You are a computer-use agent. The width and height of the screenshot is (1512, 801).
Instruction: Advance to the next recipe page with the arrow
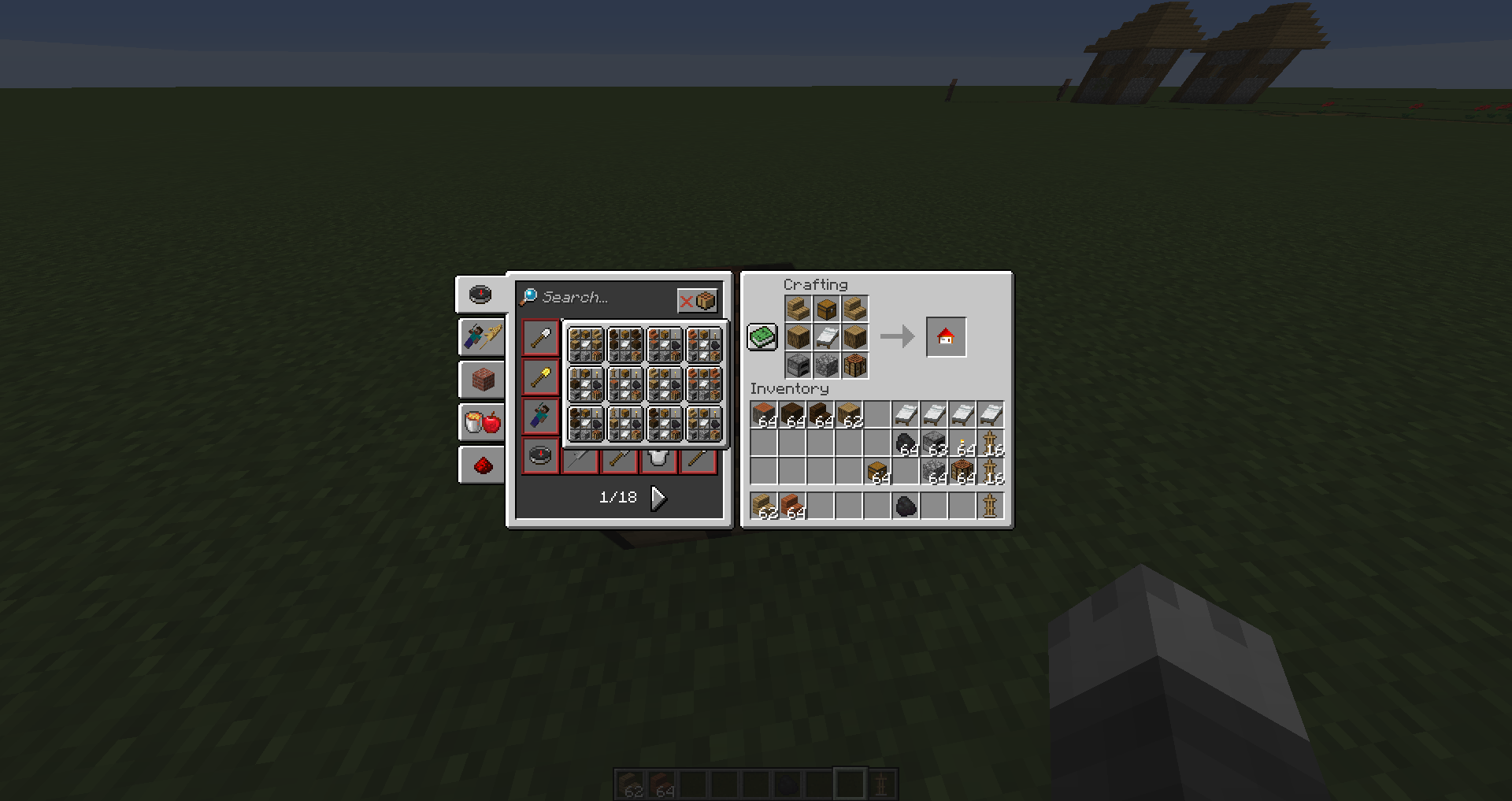pyautogui.click(x=658, y=497)
